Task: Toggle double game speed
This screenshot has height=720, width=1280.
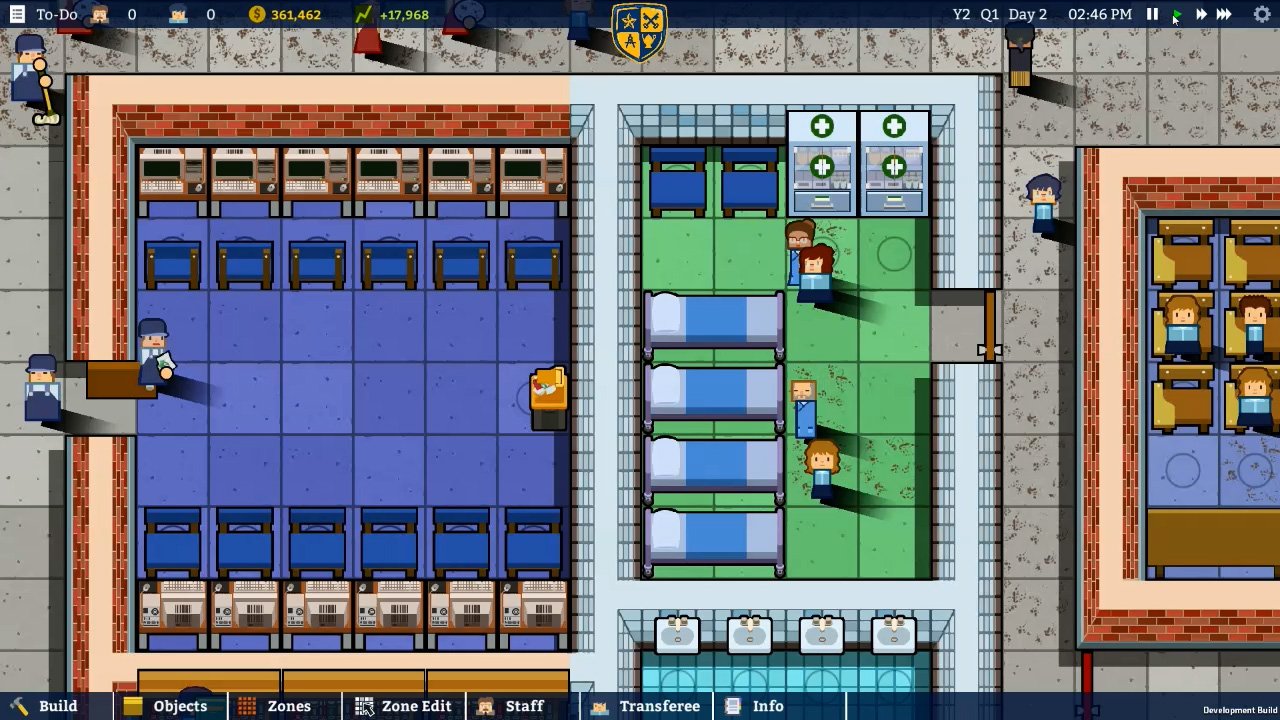Action: point(1201,14)
